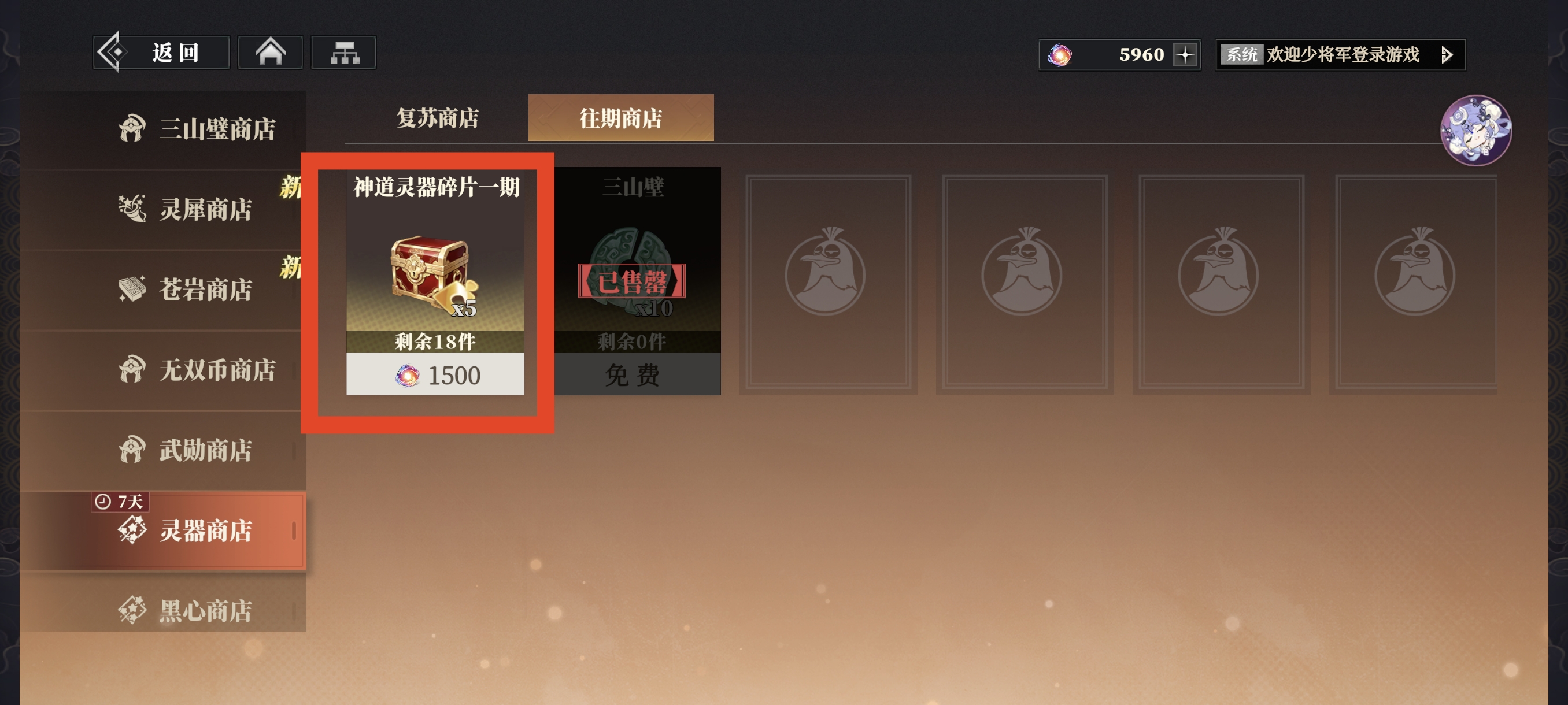1568x705 pixels.
Task: Open the 灵器商店 entry
Action: [186, 530]
